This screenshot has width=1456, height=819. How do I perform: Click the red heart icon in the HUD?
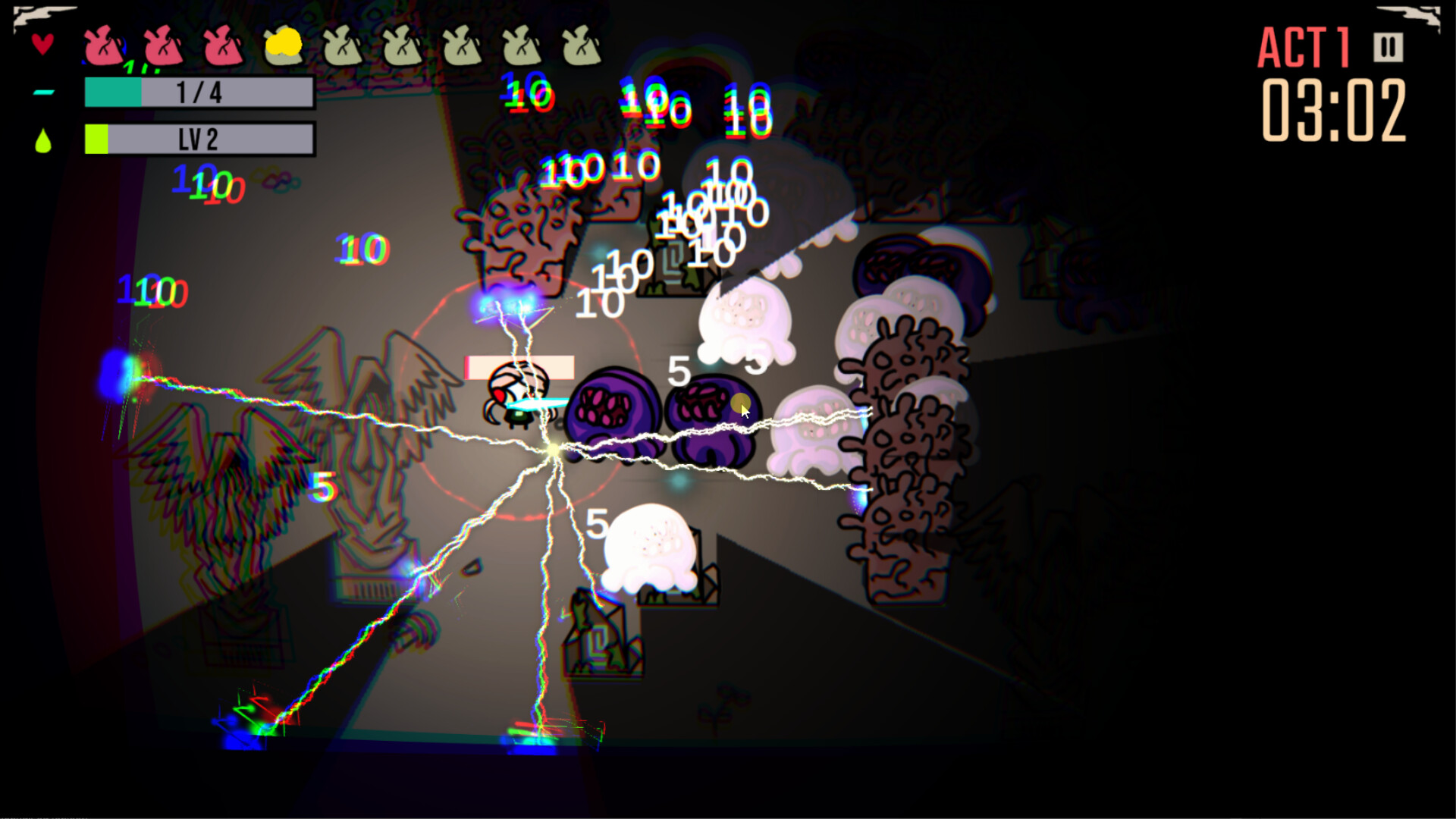pyautogui.click(x=42, y=43)
